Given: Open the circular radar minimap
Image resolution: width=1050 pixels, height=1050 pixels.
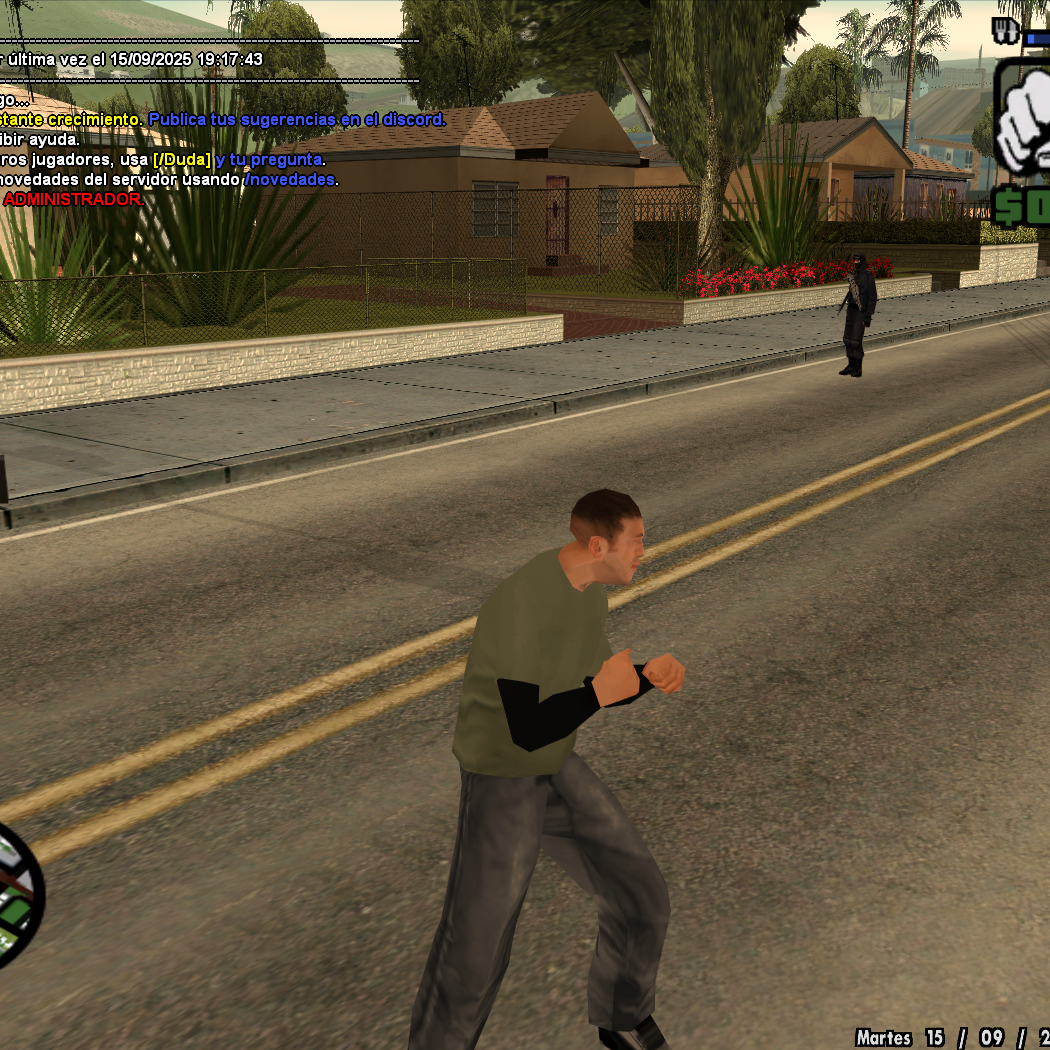Looking at the screenshot, I should 15,892.
